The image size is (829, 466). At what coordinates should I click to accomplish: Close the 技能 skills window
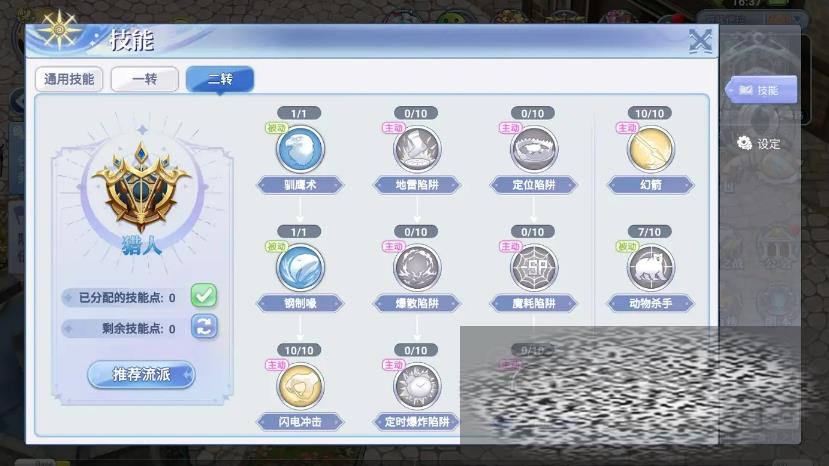coord(700,41)
